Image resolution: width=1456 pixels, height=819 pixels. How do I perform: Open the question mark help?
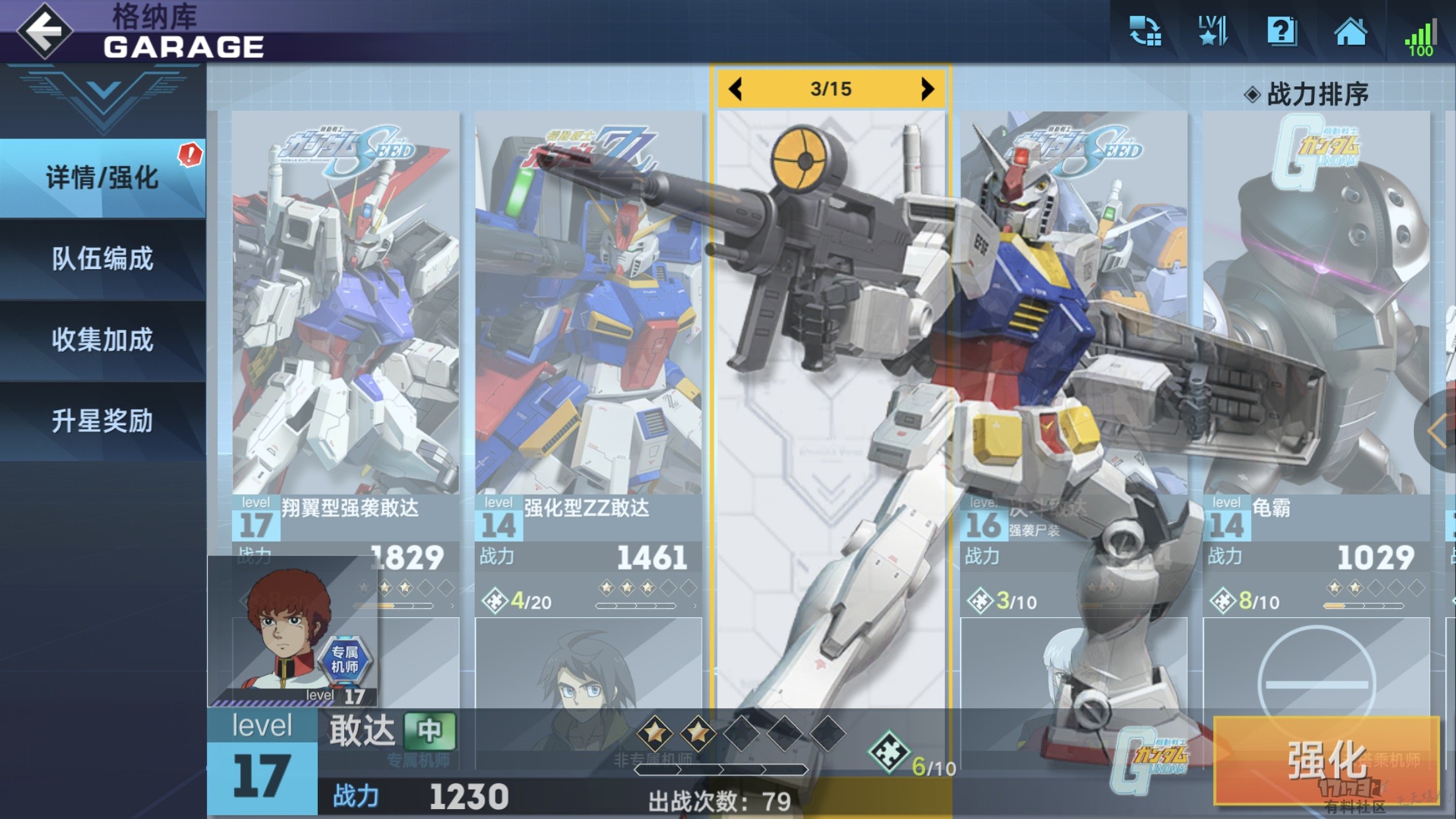(1281, 31)
